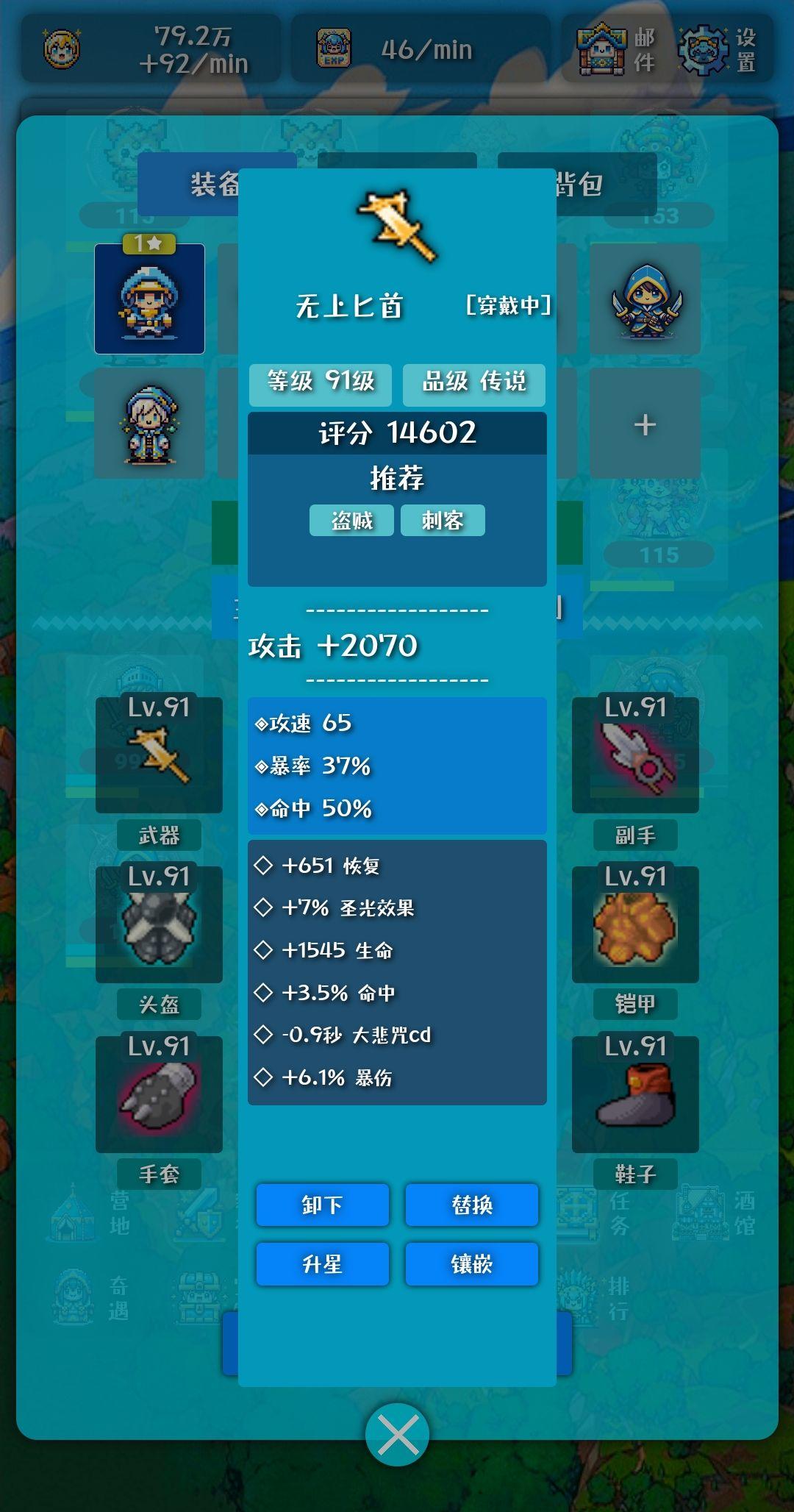Tap the 升星 star-up button
The height and width of the screenshot is (1512, 794).
(x=322, y=1264)
